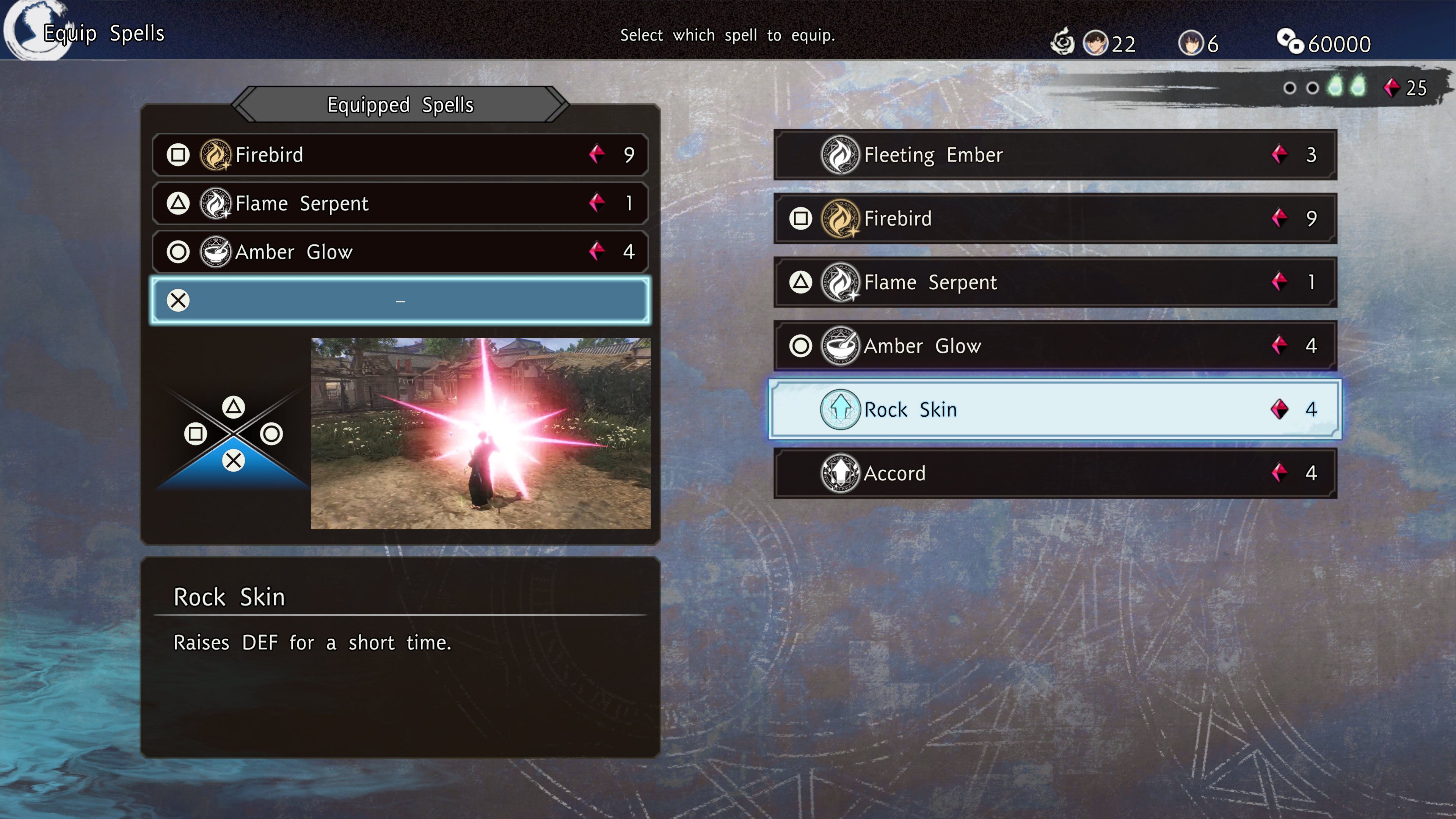The image size is (1456, 819).
Task: Select Amber Glow in the right-hand spell list
Action: click(1055, 346)
